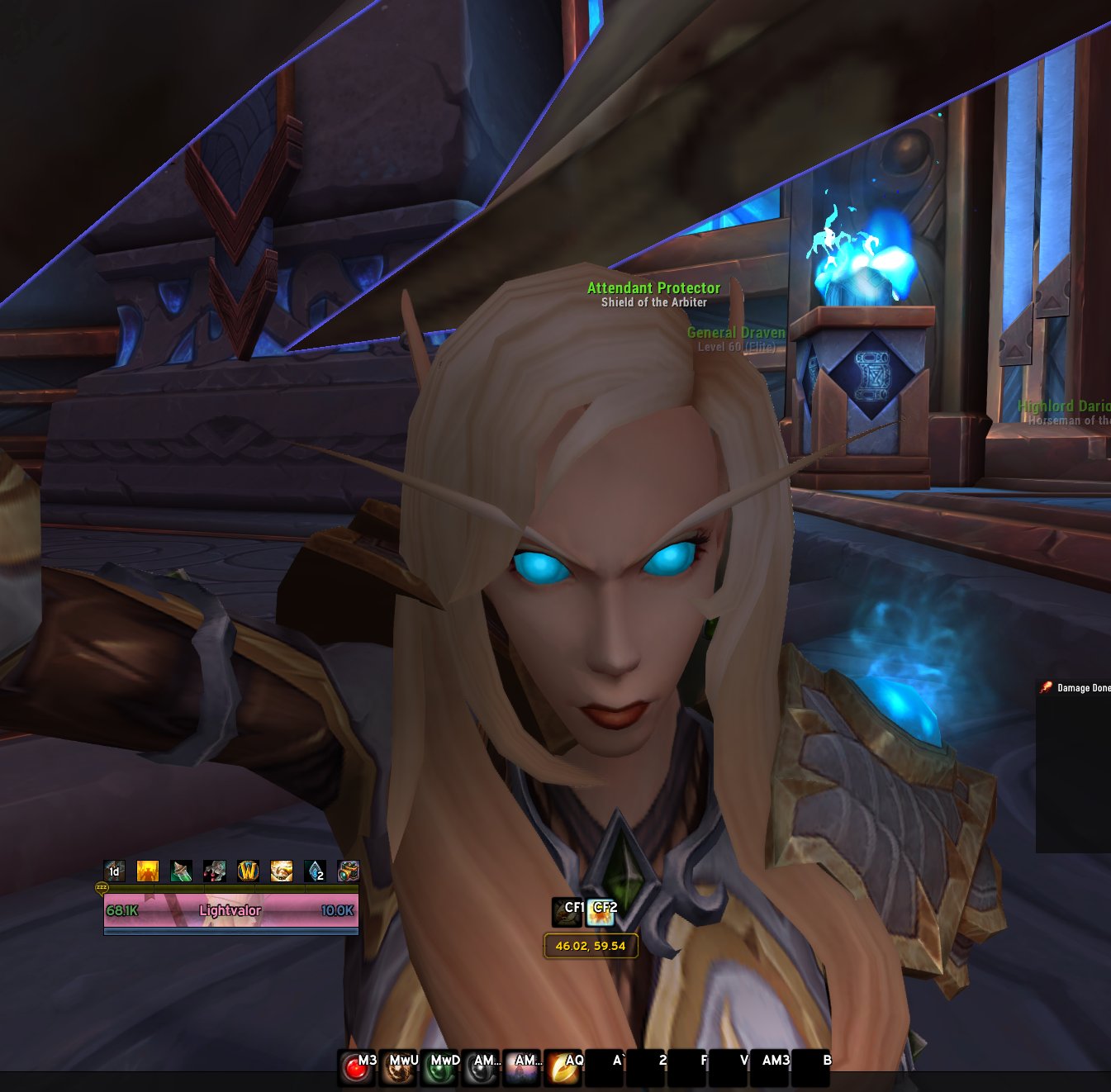Select the engineering goggles buff icon
This screenshot has height=1092, width=1111.
349,871
